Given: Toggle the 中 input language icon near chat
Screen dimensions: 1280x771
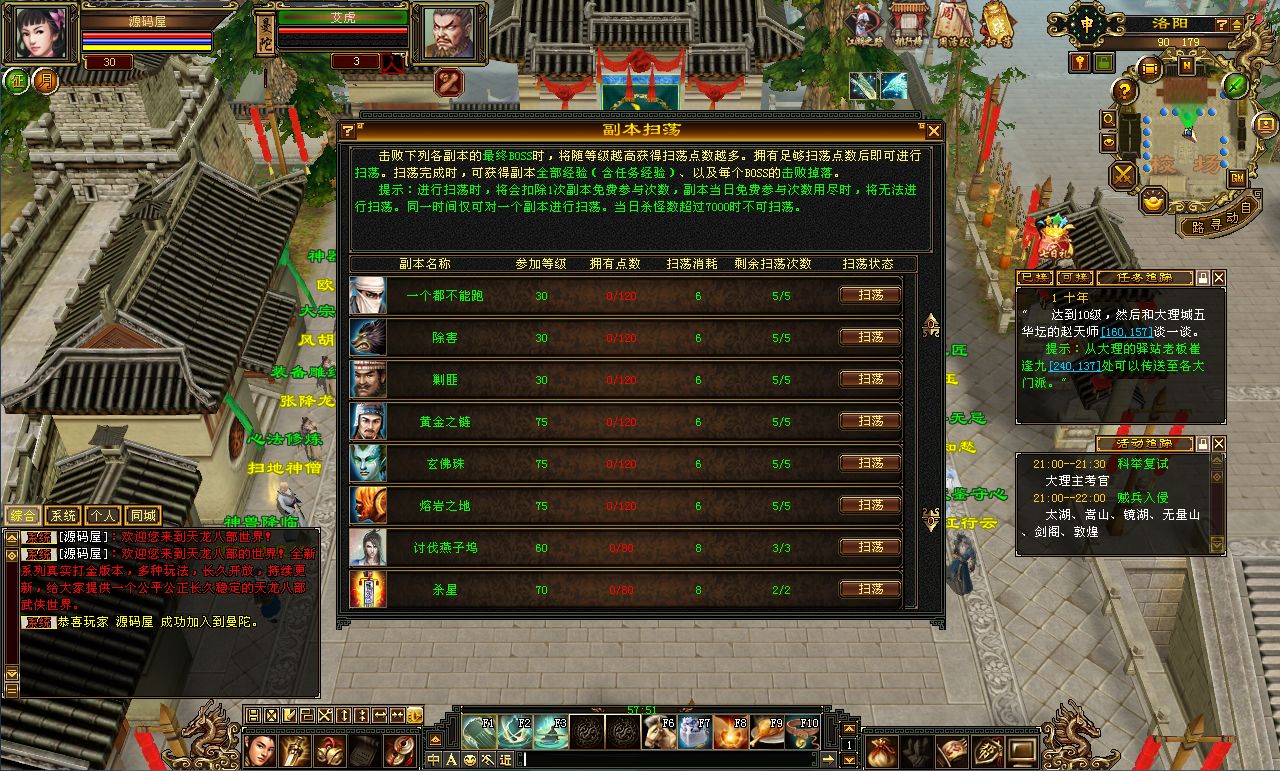Looking at the screenshot, I should pos(433,760).
